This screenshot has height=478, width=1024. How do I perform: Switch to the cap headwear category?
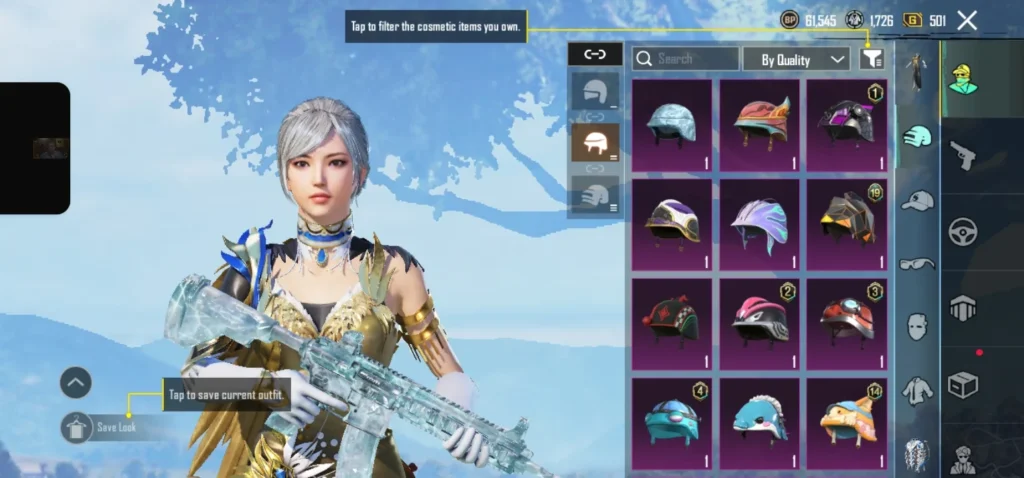pos(916,201)
